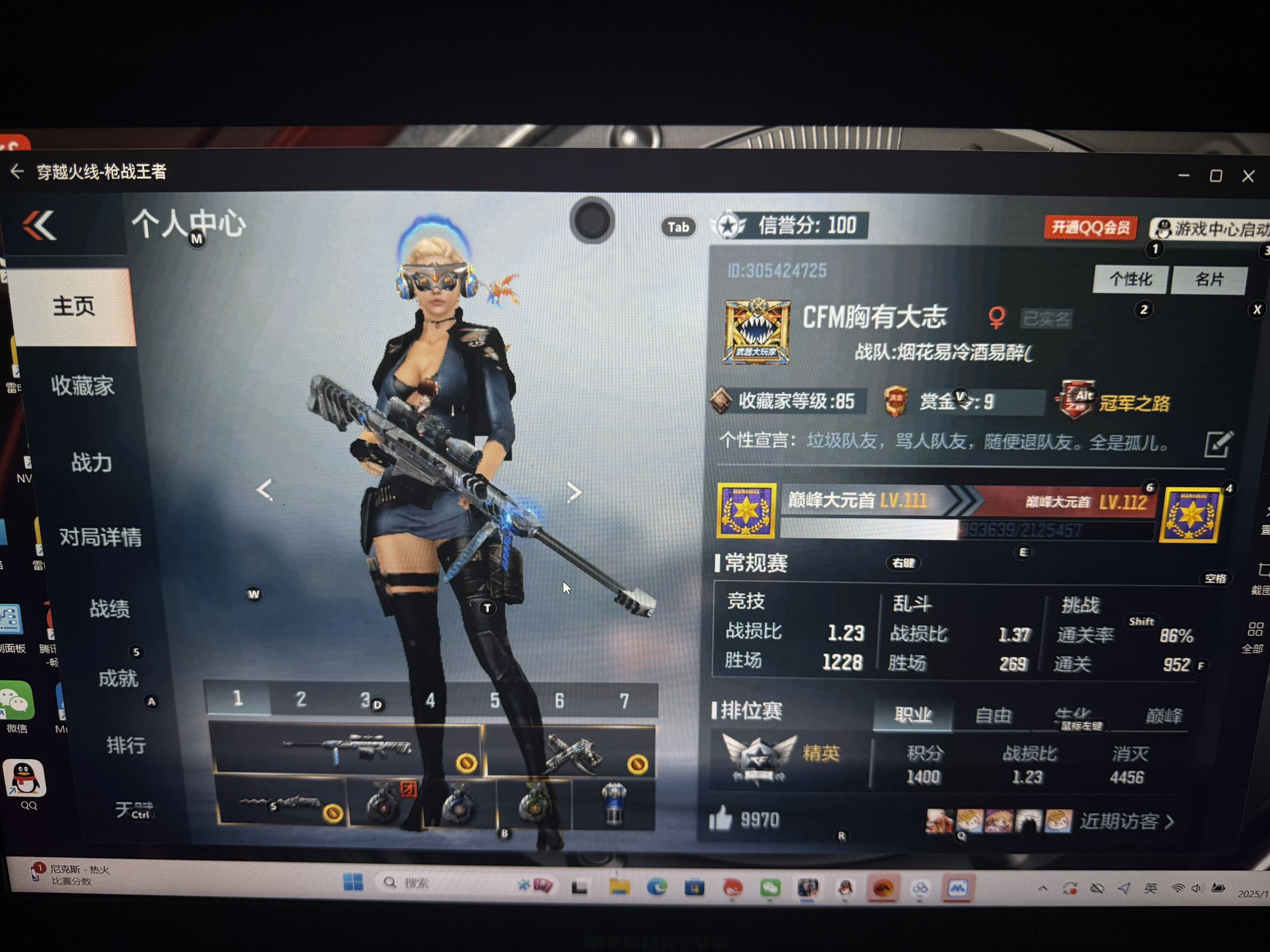Give a like with thumbs-up icon
1270x952 pixels.
[721, 818]
